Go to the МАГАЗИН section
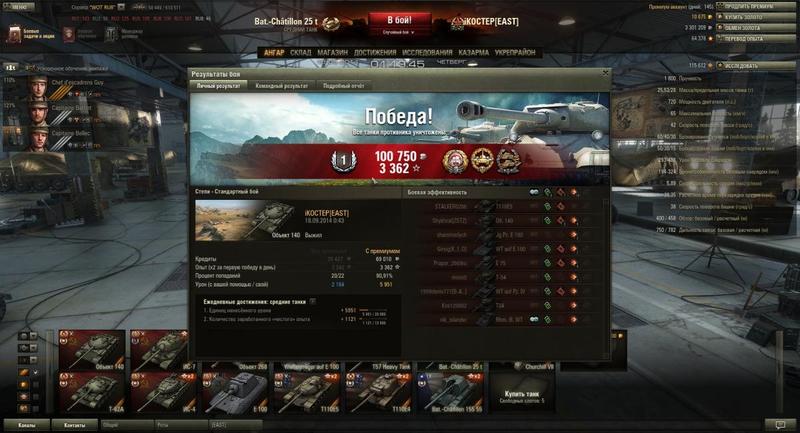The height and width of the screenshot is (433, 800). (x=333, y=52)
